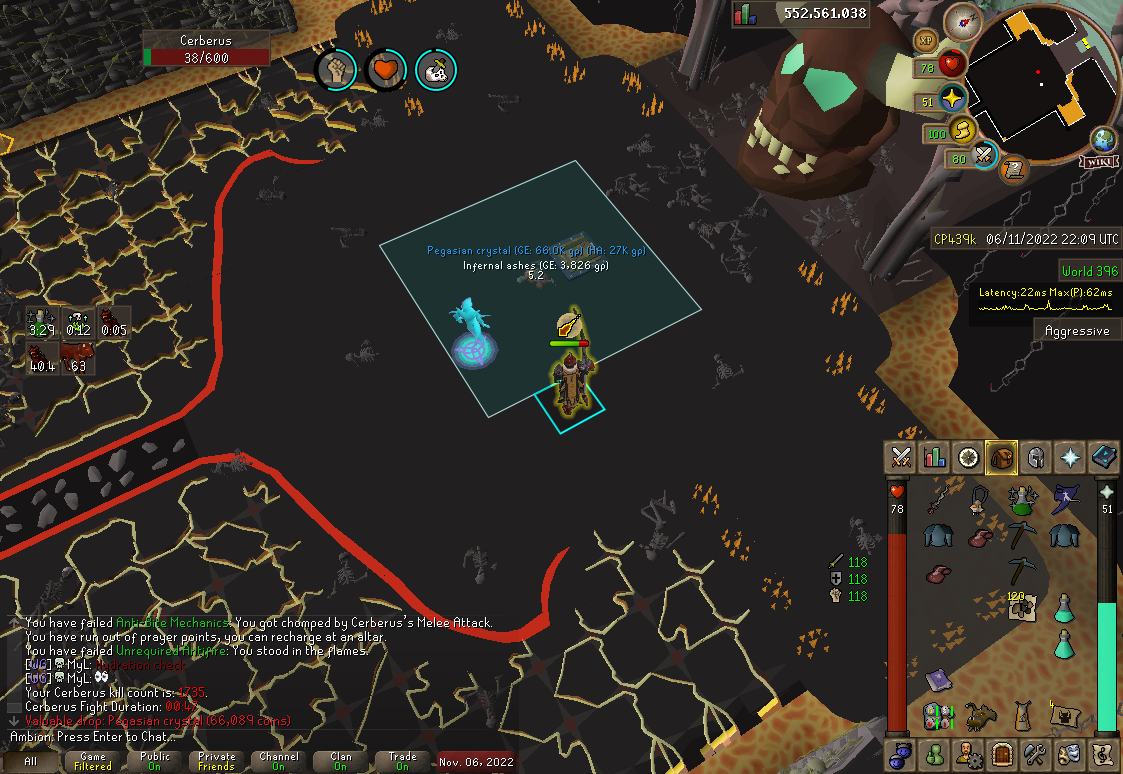Switch to the Skills tab
Viewport: 1123px width, 774px height.
(935, 457)
